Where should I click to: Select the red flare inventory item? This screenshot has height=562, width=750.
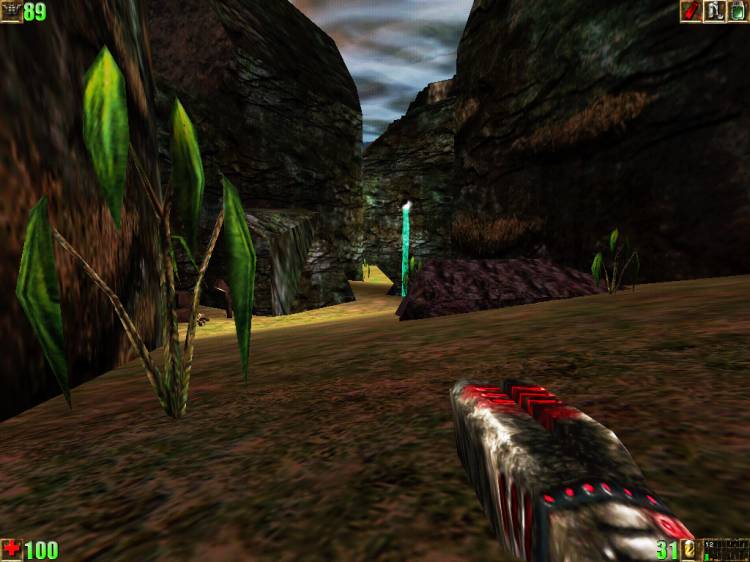point(690,11)
